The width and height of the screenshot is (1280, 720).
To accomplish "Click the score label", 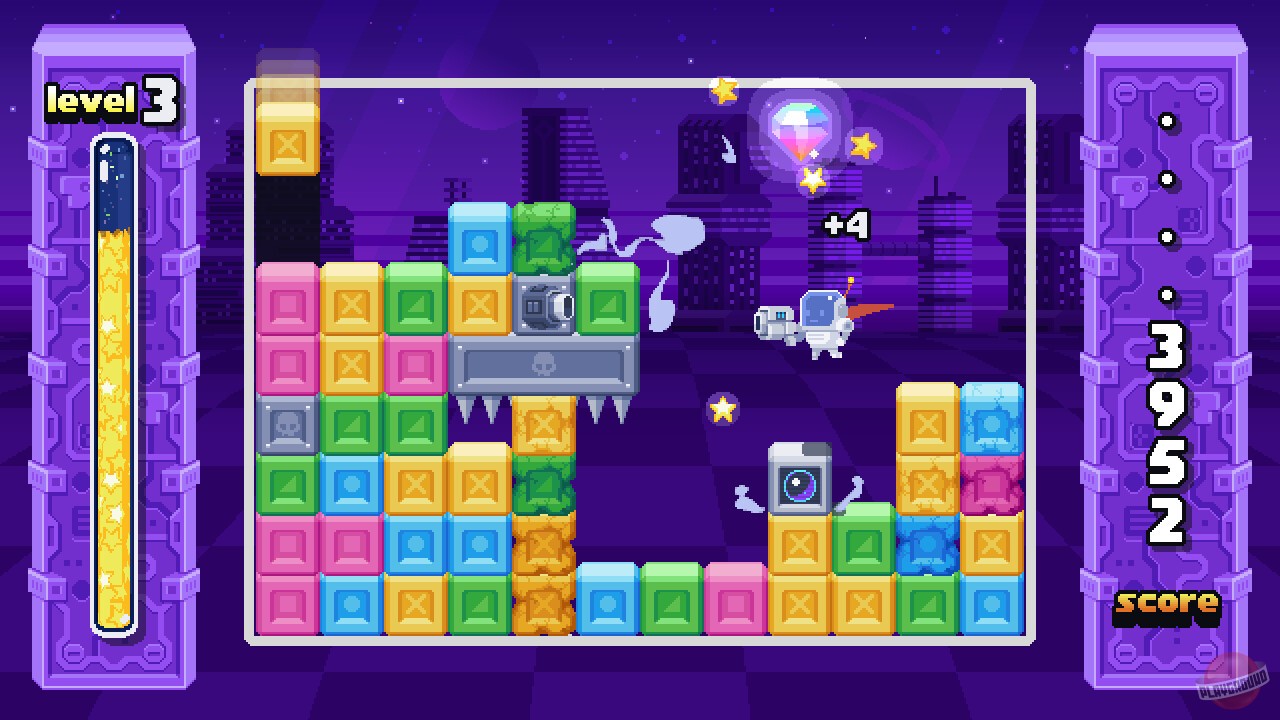I will (x=1168, y=605).
